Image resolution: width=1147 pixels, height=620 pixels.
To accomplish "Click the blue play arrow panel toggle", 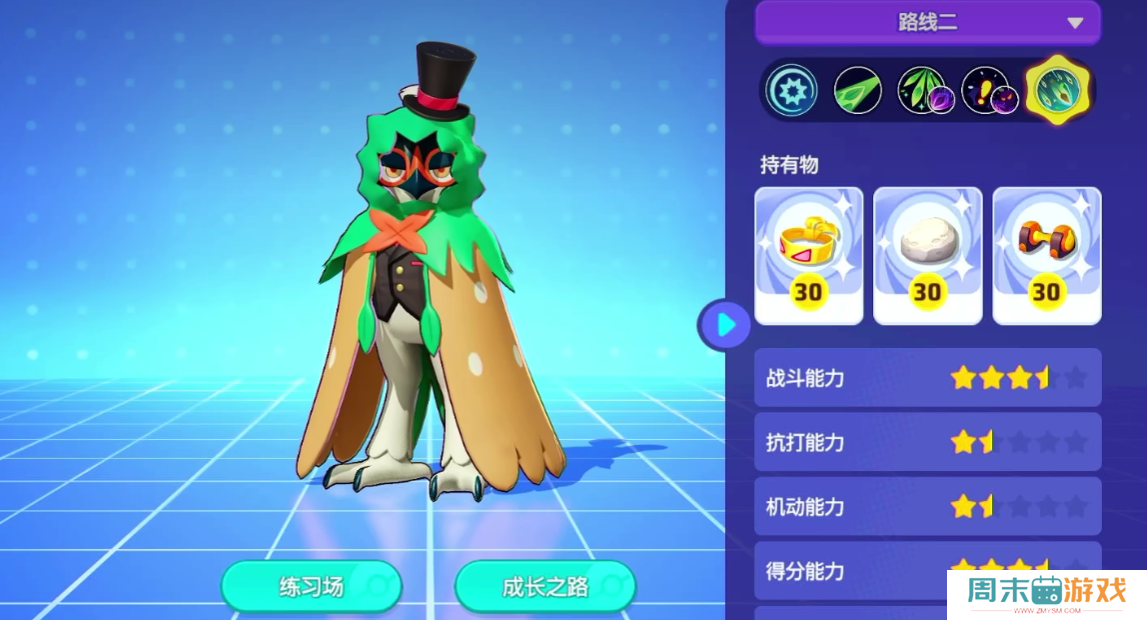I will pos(726,325).
